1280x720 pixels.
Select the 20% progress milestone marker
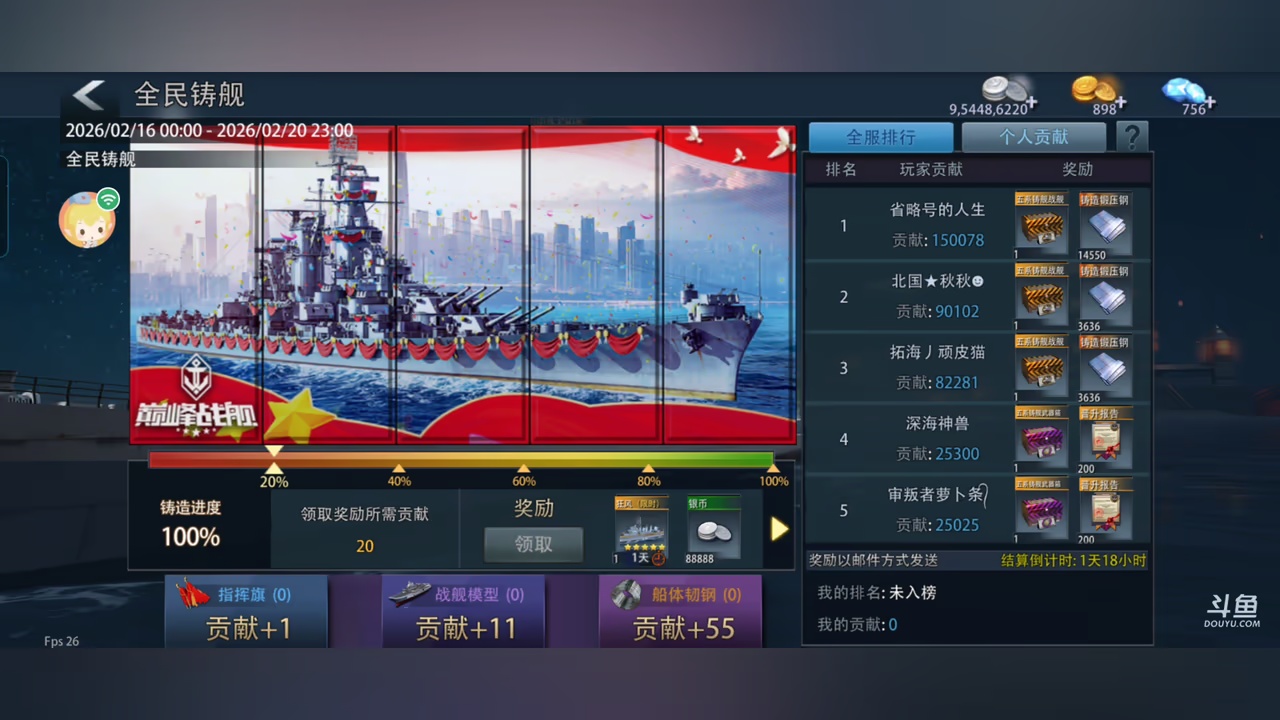click(274, 467)
